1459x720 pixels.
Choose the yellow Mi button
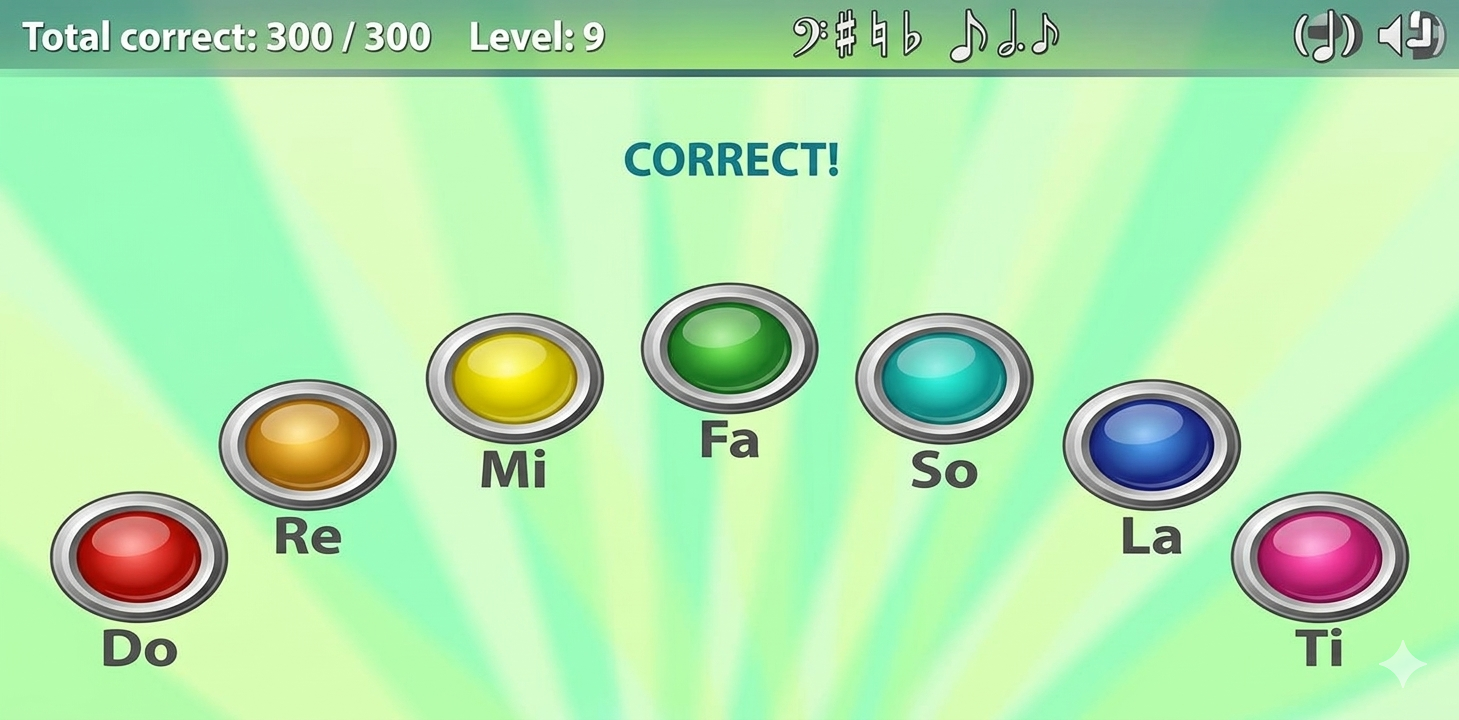point(514,377)
